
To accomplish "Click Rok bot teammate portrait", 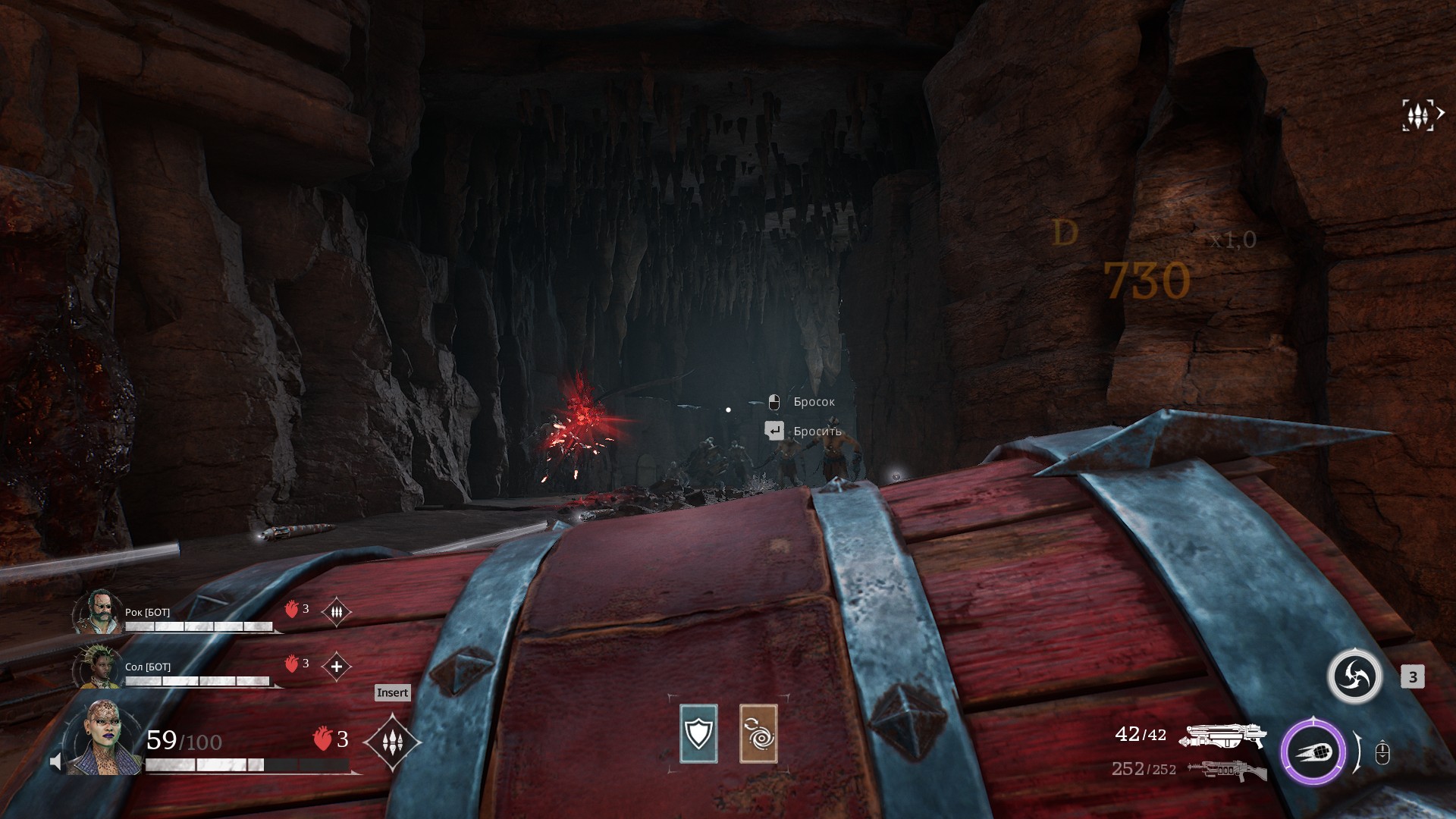I will tap(98, 611).
